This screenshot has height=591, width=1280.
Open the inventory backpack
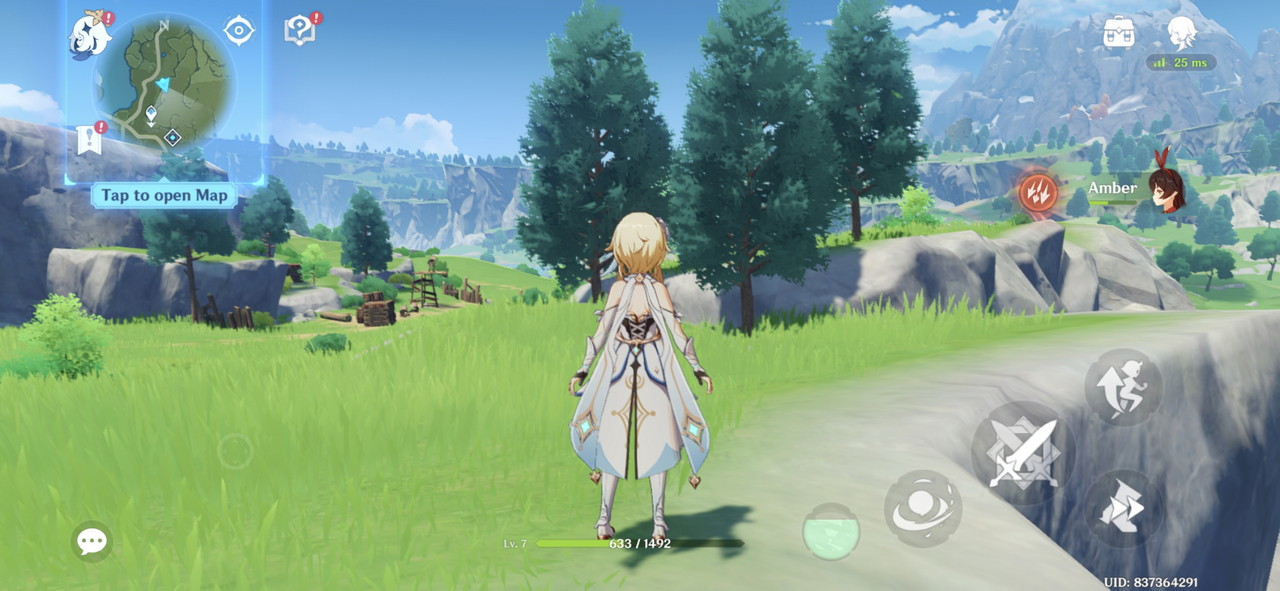pos(1119,33)
